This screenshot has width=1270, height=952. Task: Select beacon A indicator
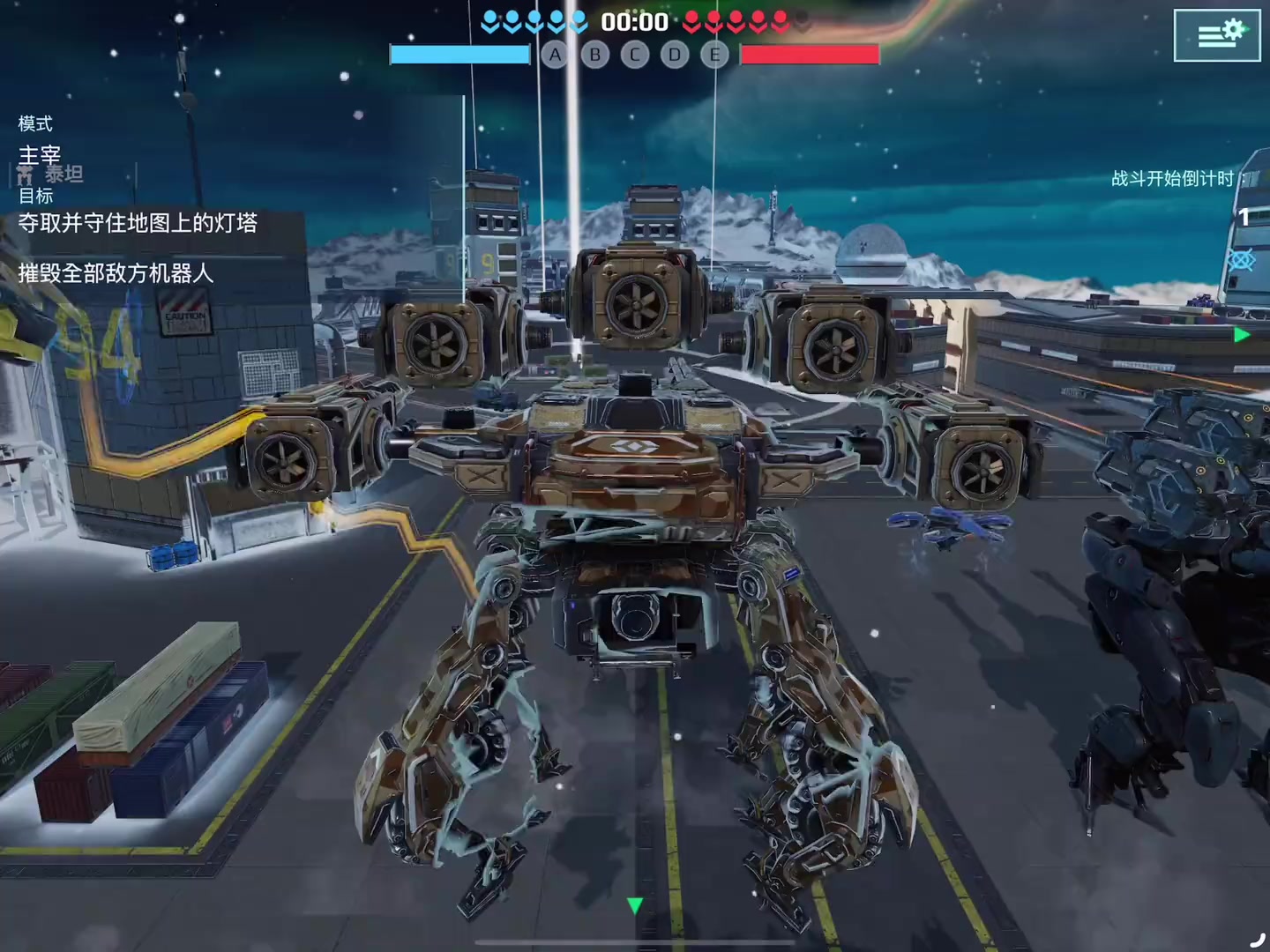click(x=555, y=56)
